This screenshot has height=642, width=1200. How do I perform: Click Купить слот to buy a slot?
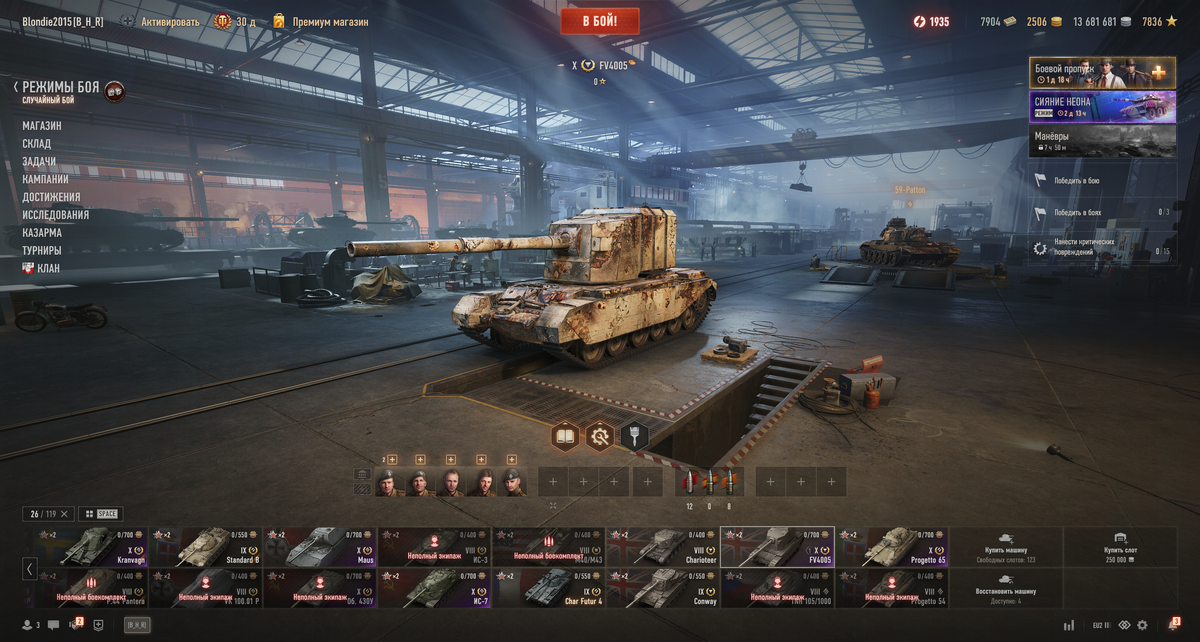click(1120, 546)
